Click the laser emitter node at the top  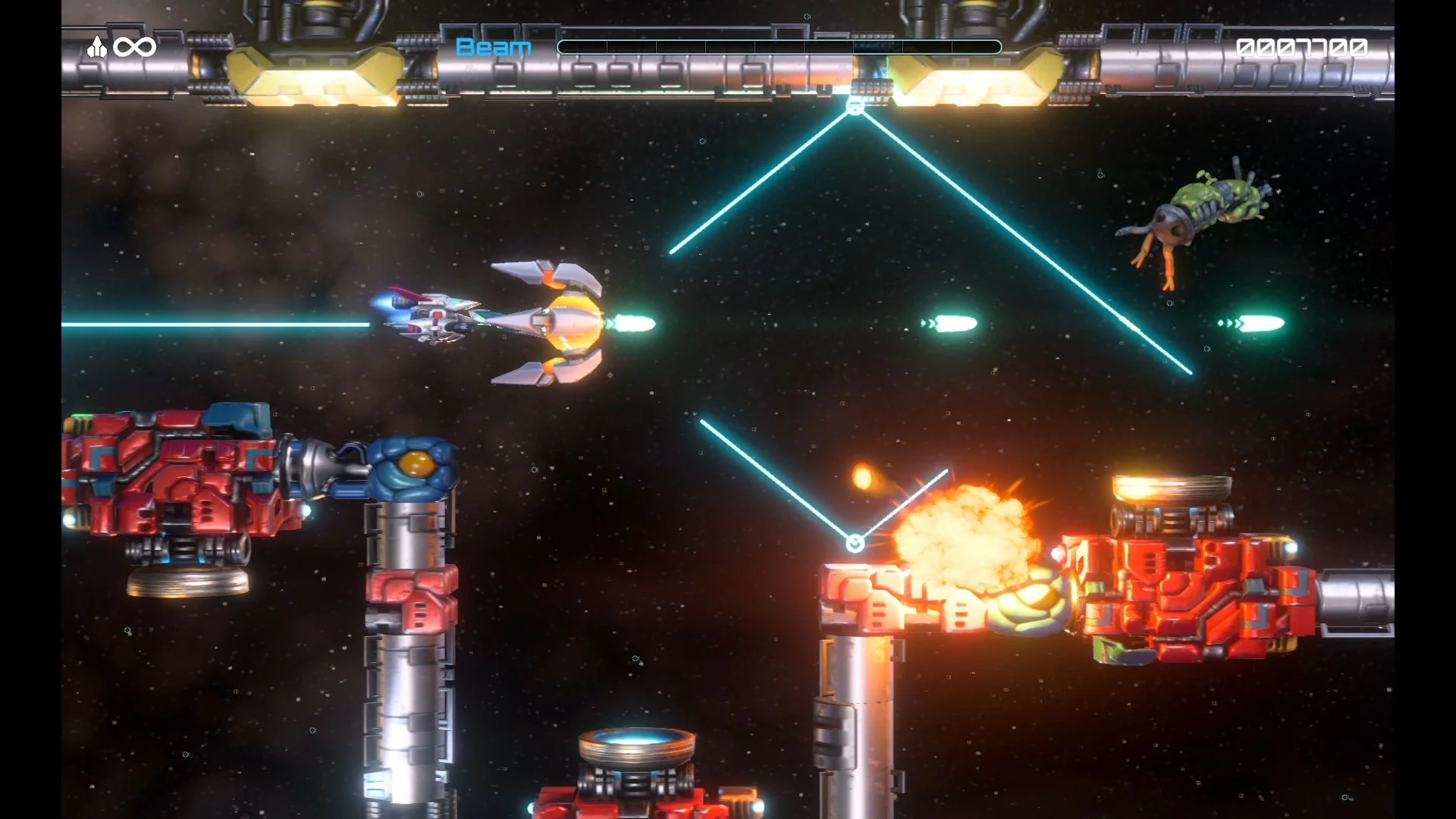pyautogui.click(x=855, y=106)
